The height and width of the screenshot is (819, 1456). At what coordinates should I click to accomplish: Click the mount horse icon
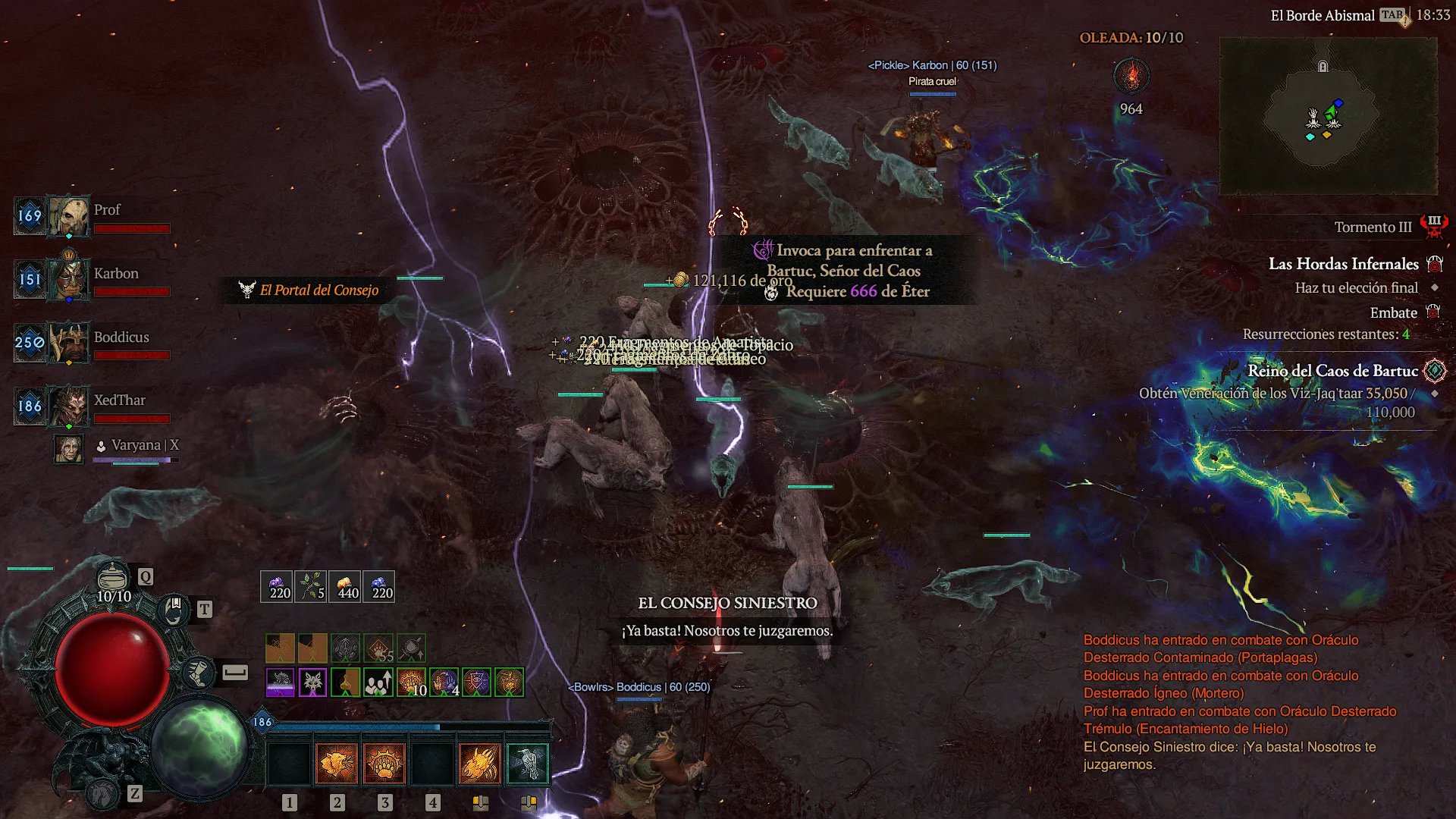(103, 792)
